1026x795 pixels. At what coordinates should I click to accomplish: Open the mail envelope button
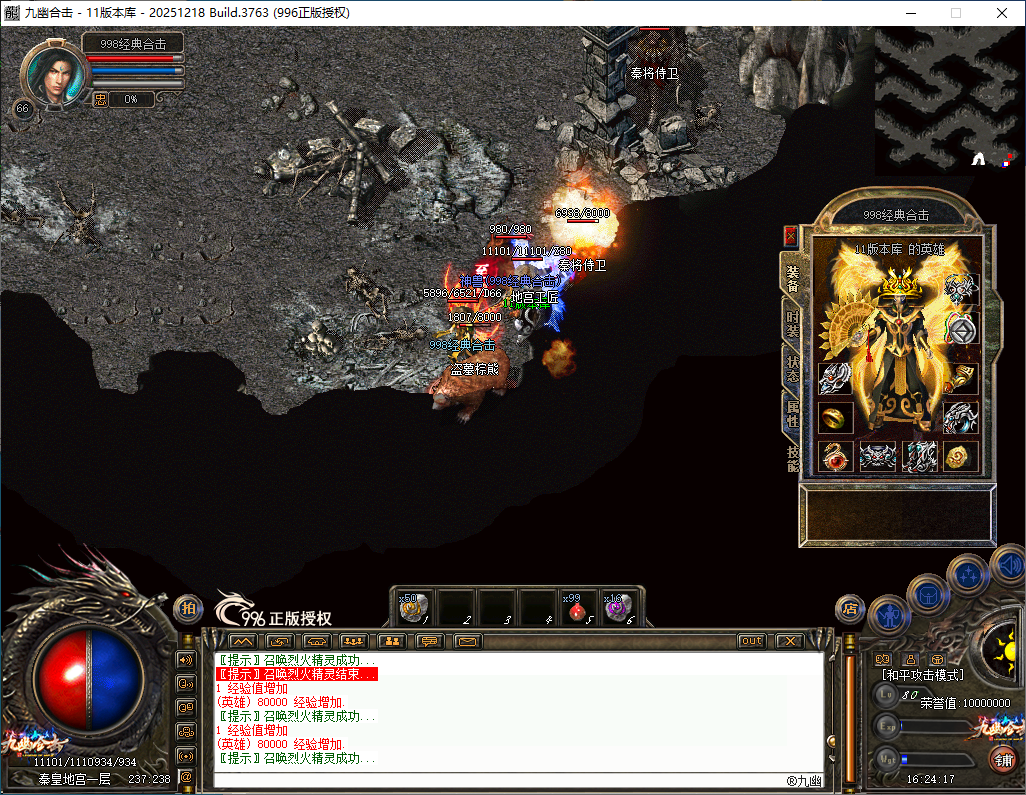point(467,641)
